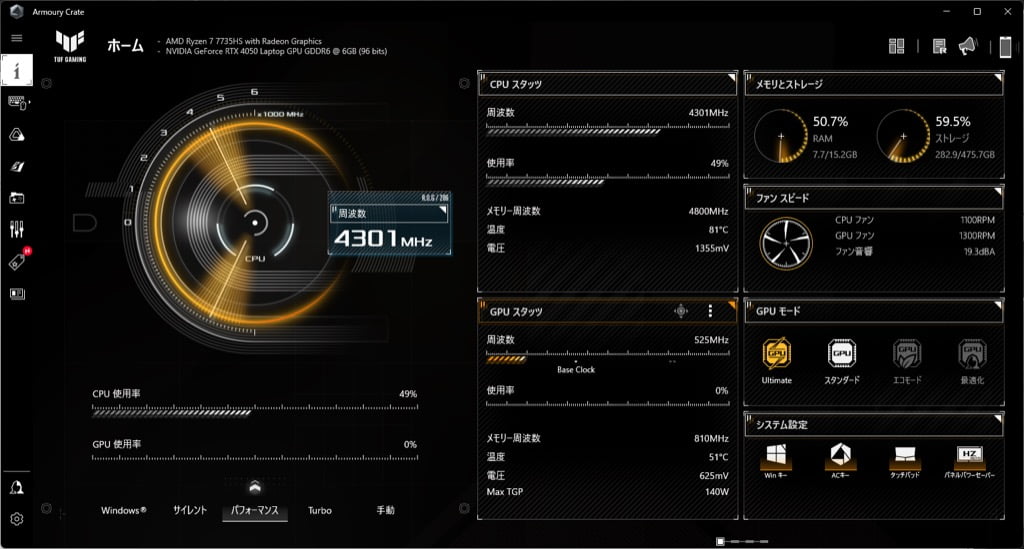
Task: Open the megaphone news icon
Action: [x=967, y=46]
